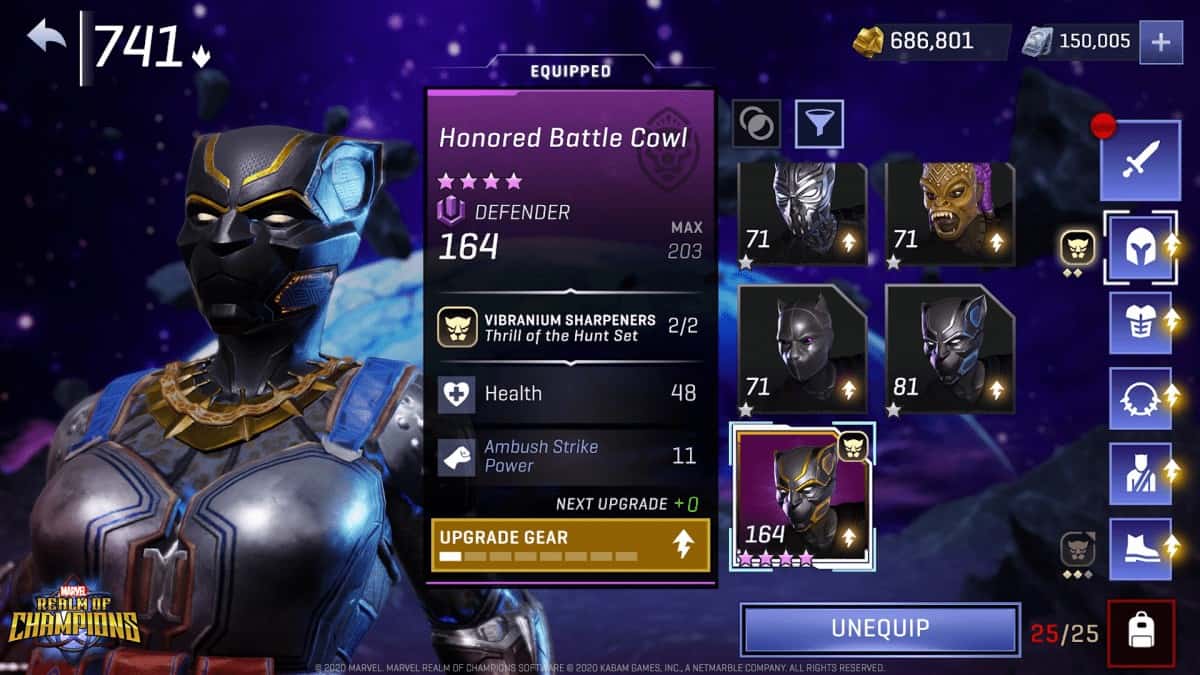
Task: Toggle the compare rings icon
Action: pos(757,124)
